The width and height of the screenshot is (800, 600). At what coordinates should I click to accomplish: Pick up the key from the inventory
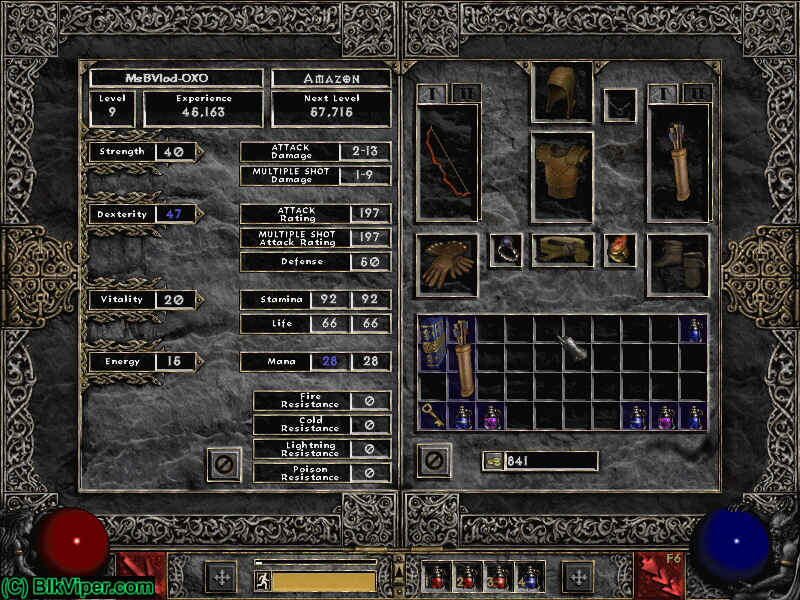pyautogui.click(x=433, y=415)
